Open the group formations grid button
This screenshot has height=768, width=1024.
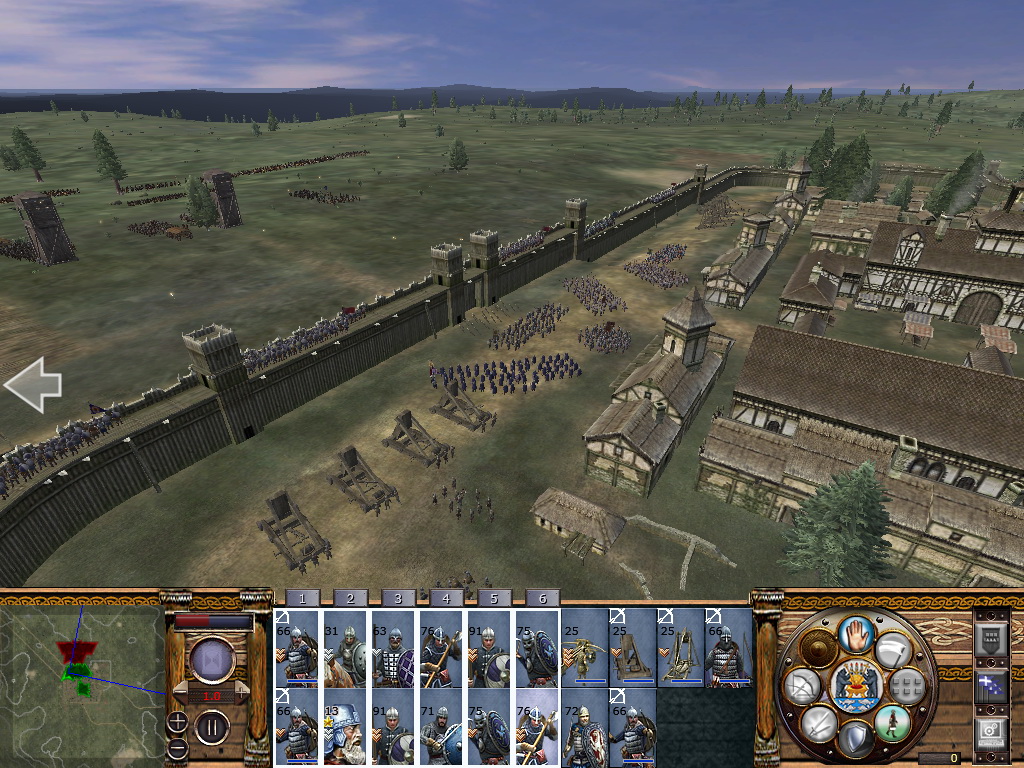click(x=906, y=686)
